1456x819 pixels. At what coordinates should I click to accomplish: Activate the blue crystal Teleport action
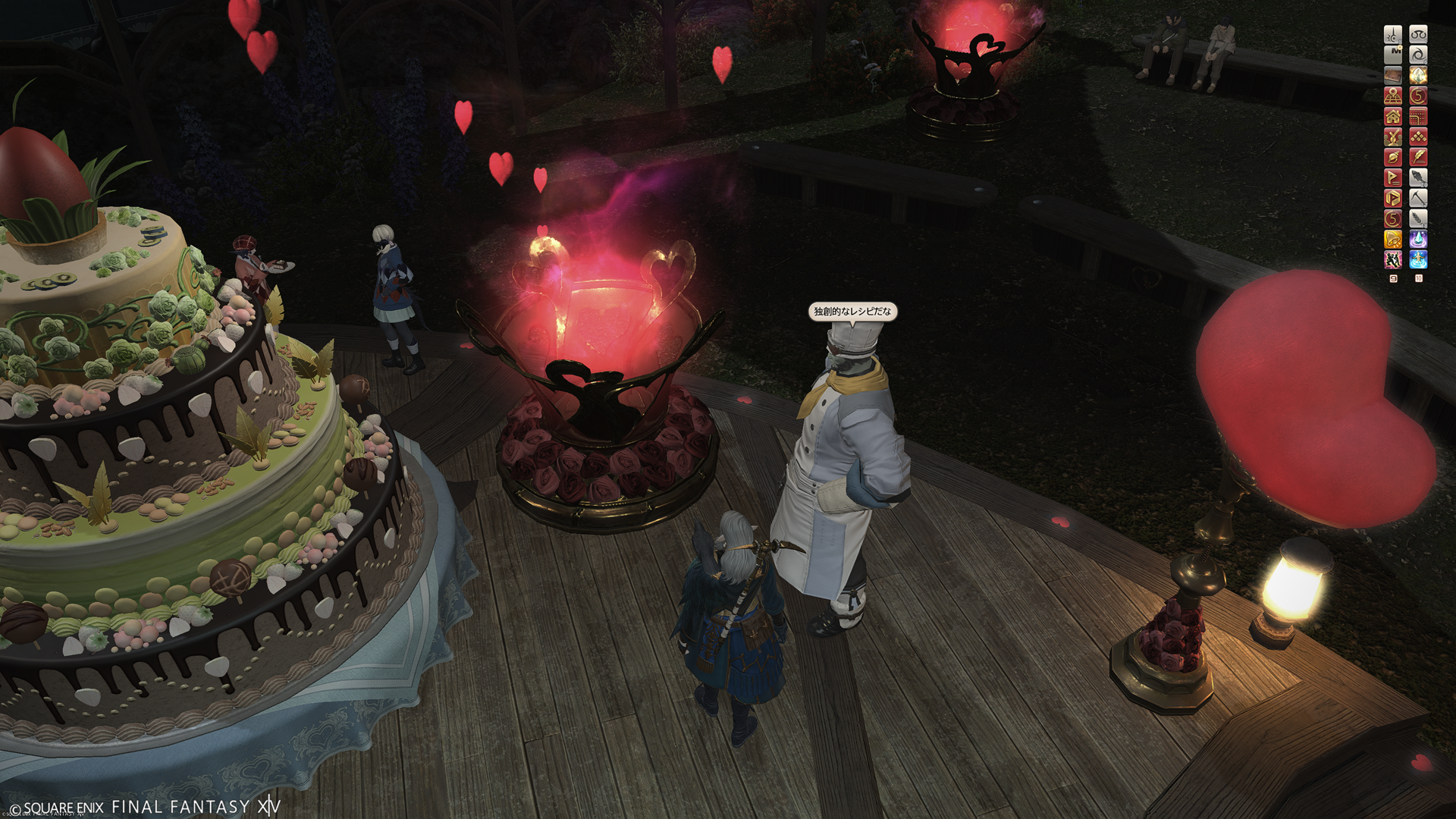[x=1418, y=239]
